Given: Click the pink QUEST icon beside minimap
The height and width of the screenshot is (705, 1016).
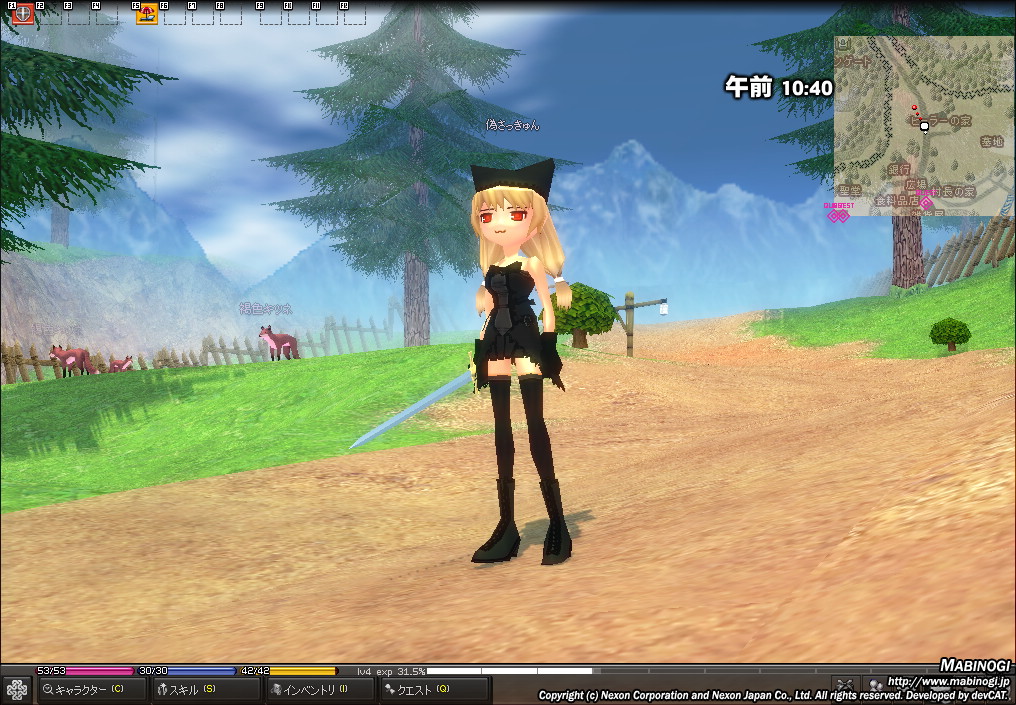Looking at the screenshot, I should [838, 214].
